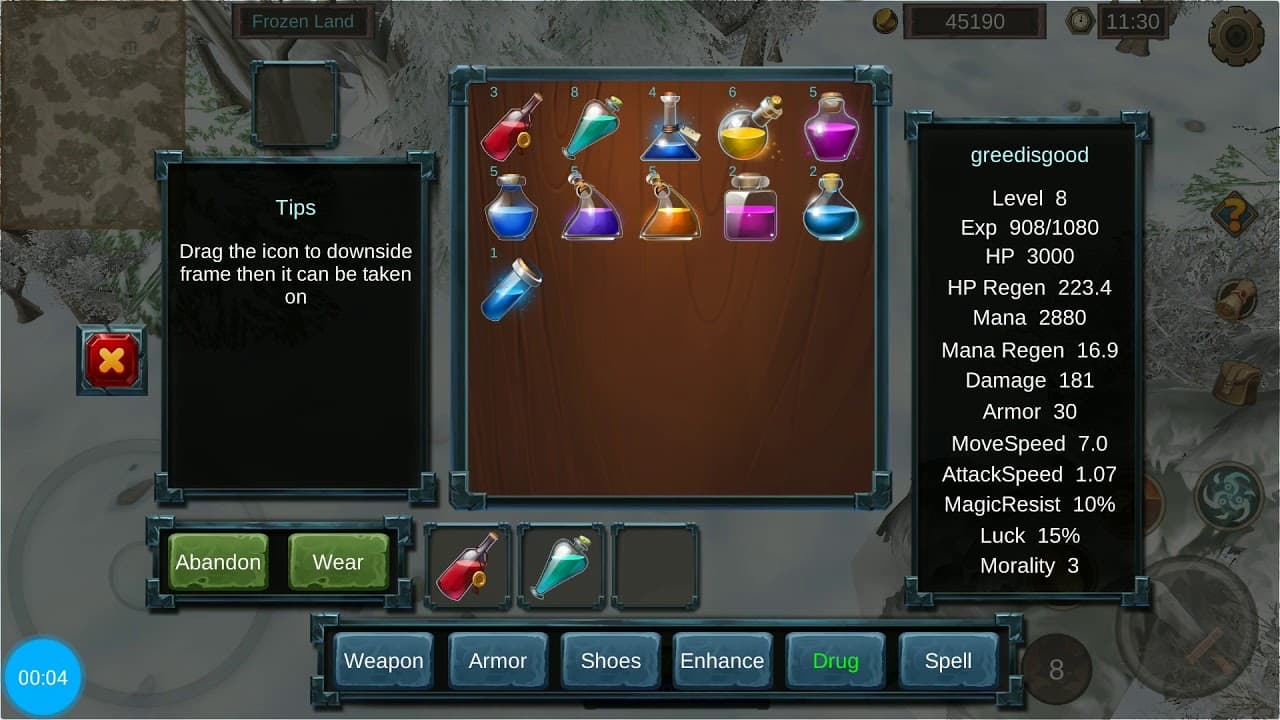Select the tilted blue vial with count 1
Image resolution: width=1280 pixels, height=720 pixels.
511,288
